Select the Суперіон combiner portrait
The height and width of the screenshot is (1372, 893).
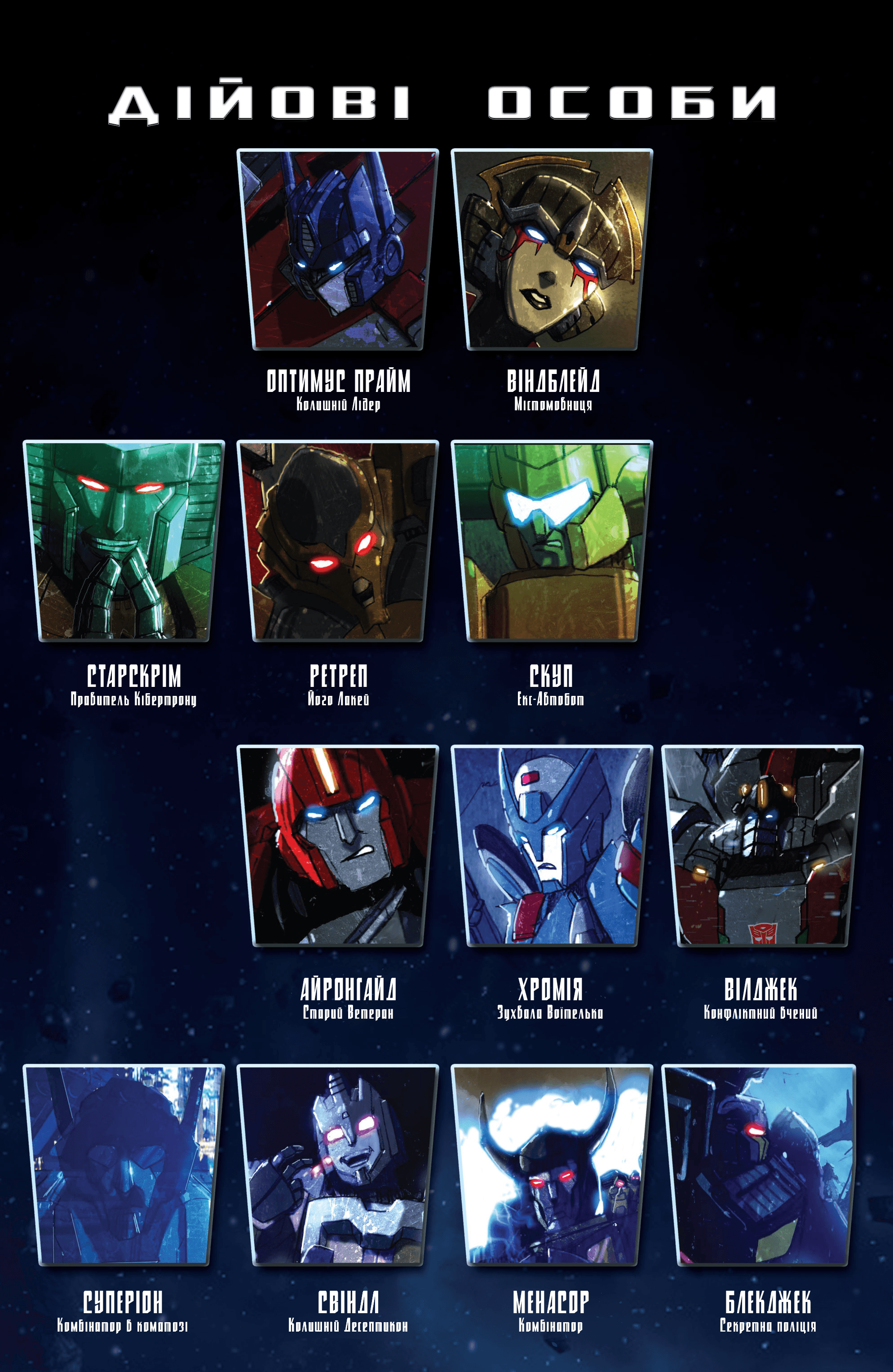pyautogui.click(x=124, y=1165)
